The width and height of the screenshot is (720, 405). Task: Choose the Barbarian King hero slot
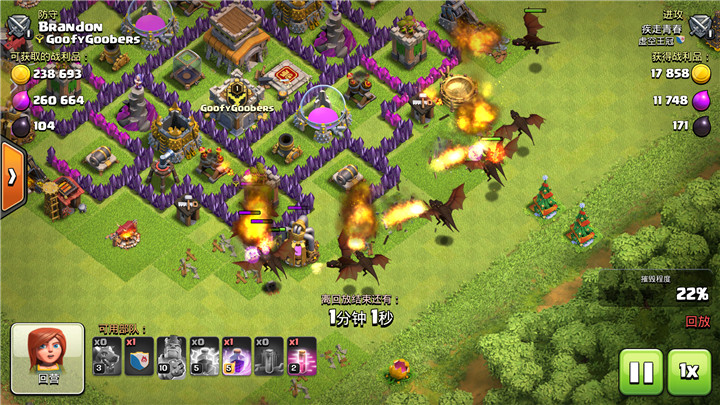click(x=172, y=356)
